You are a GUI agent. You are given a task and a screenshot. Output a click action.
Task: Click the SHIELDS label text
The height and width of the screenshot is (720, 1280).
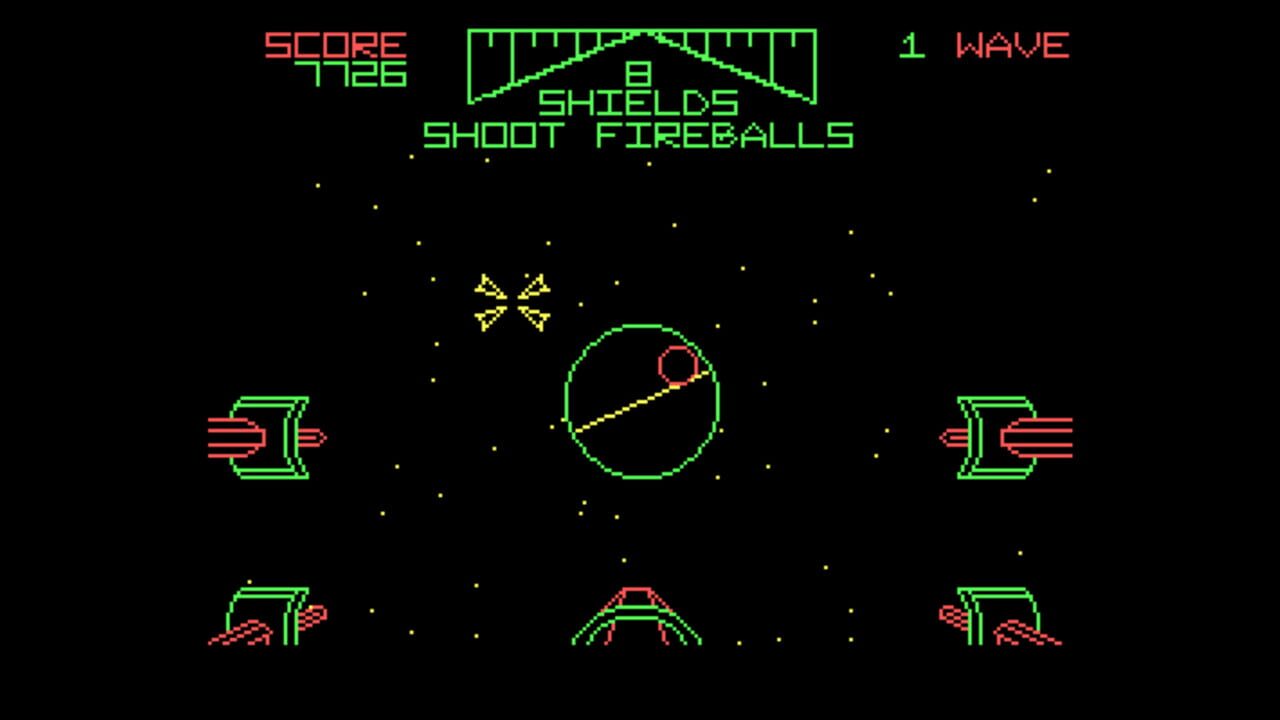(638, 104)
